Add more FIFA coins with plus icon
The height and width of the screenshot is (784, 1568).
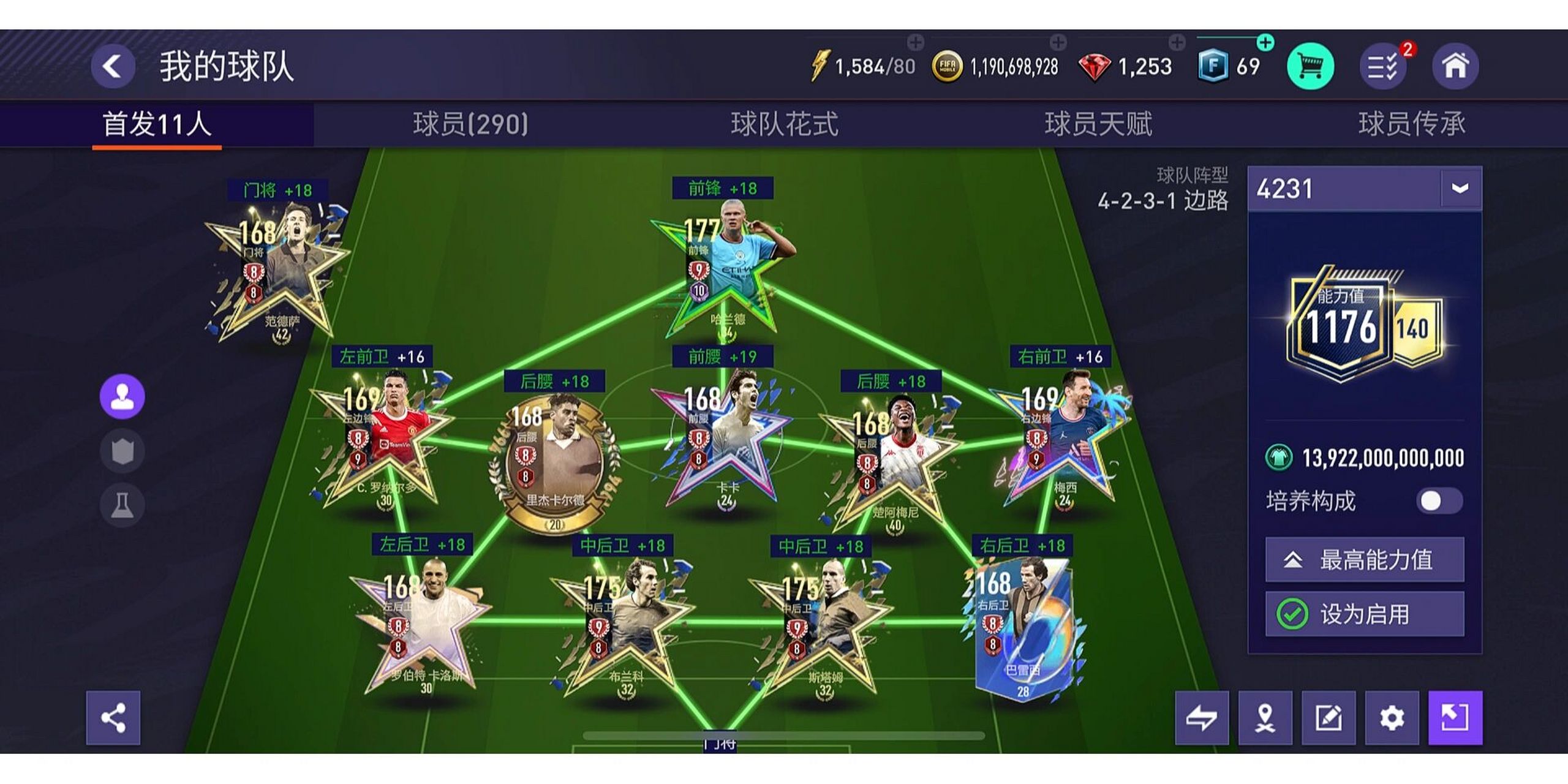1058,42
